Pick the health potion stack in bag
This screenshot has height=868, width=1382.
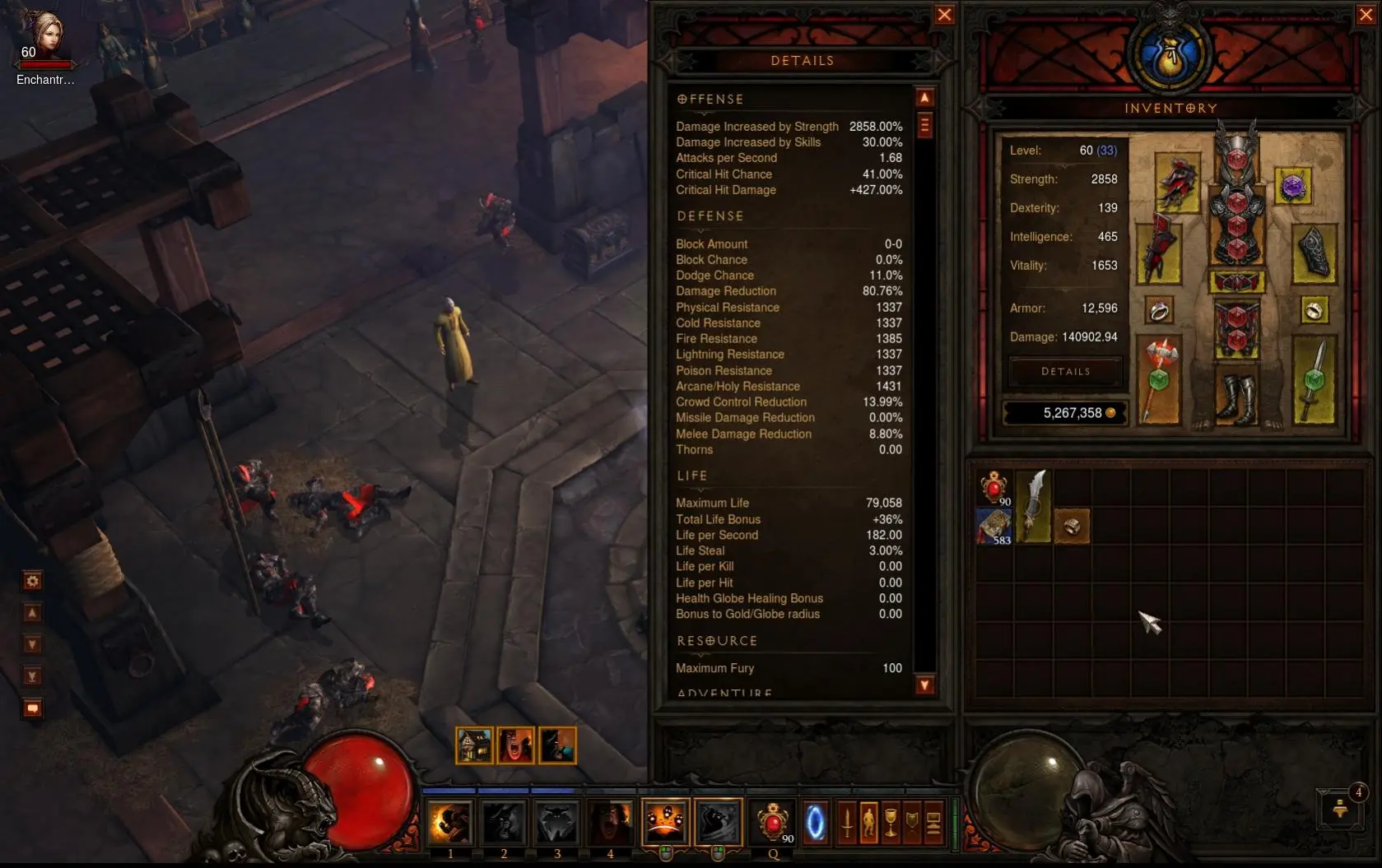pyautogui.click(x=994, y=488)
